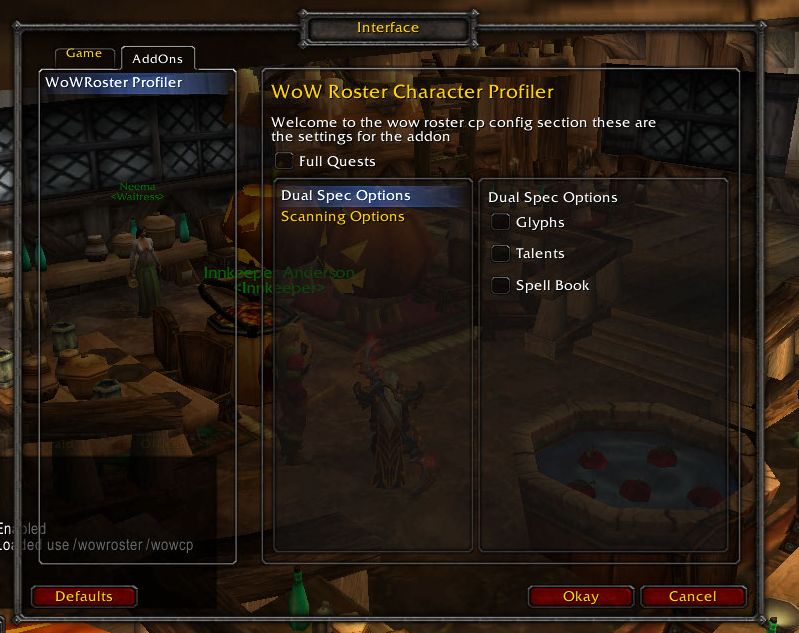Open the AddOns tab
Screen dimensions: 799x633
point(157,59)
